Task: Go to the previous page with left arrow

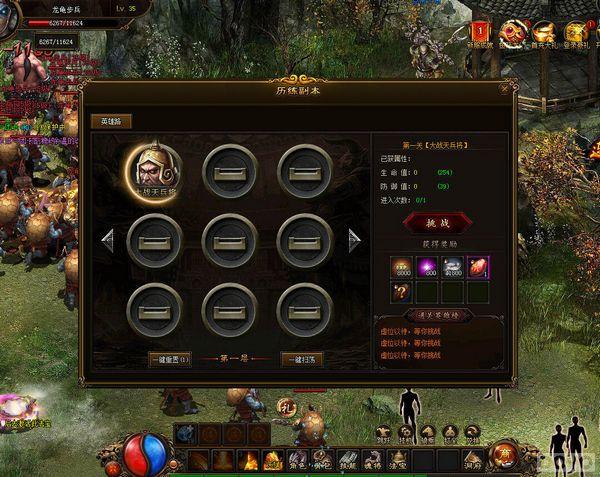Action: click(x=109, y=240)
